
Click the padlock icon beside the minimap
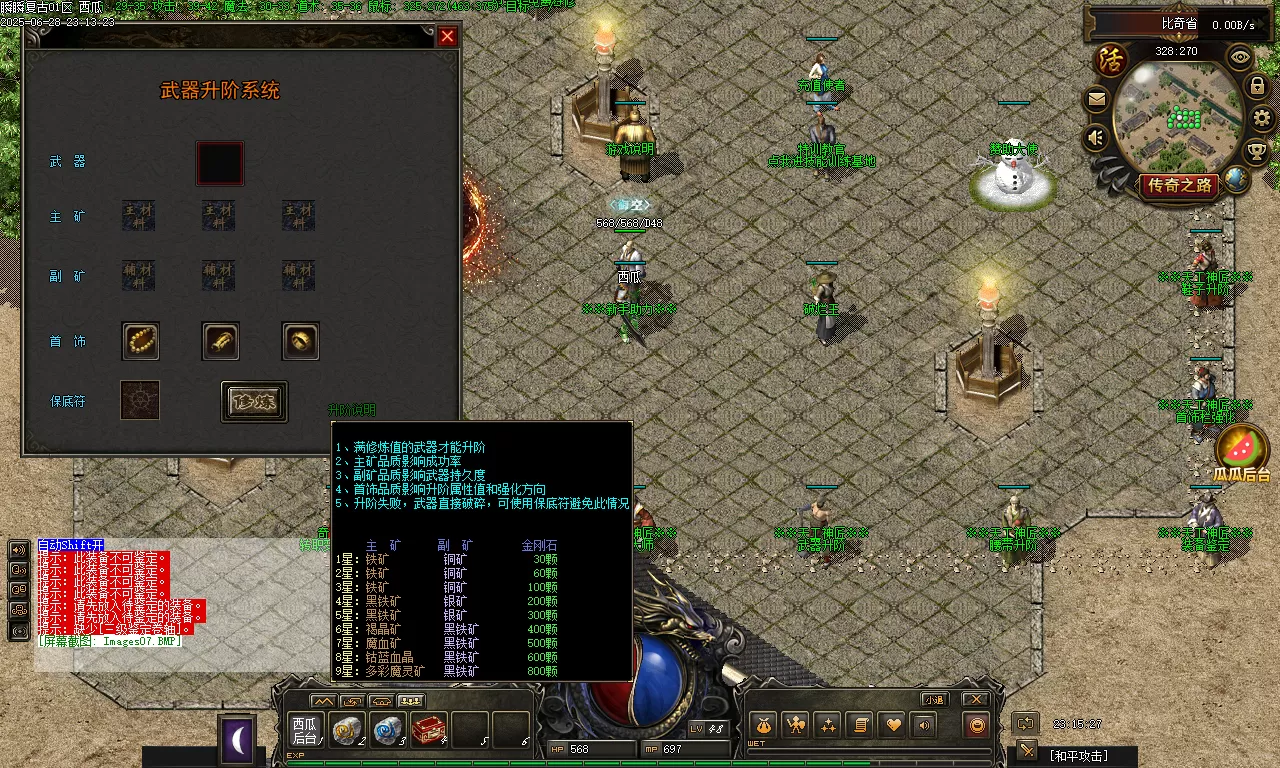click(1258, 86)
